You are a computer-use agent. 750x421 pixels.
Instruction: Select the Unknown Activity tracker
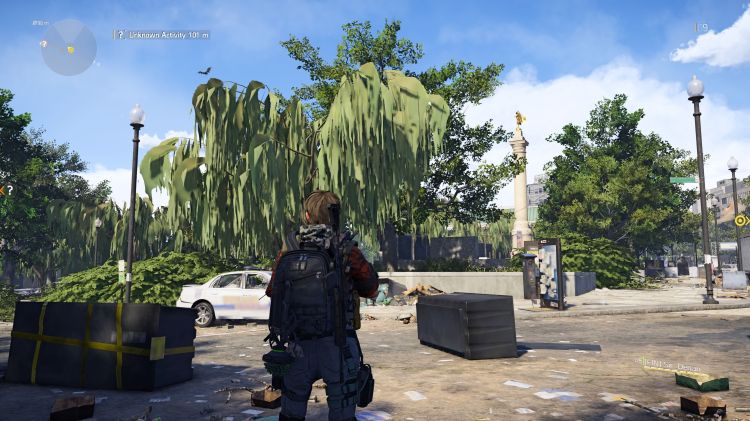tap(167, 35)
